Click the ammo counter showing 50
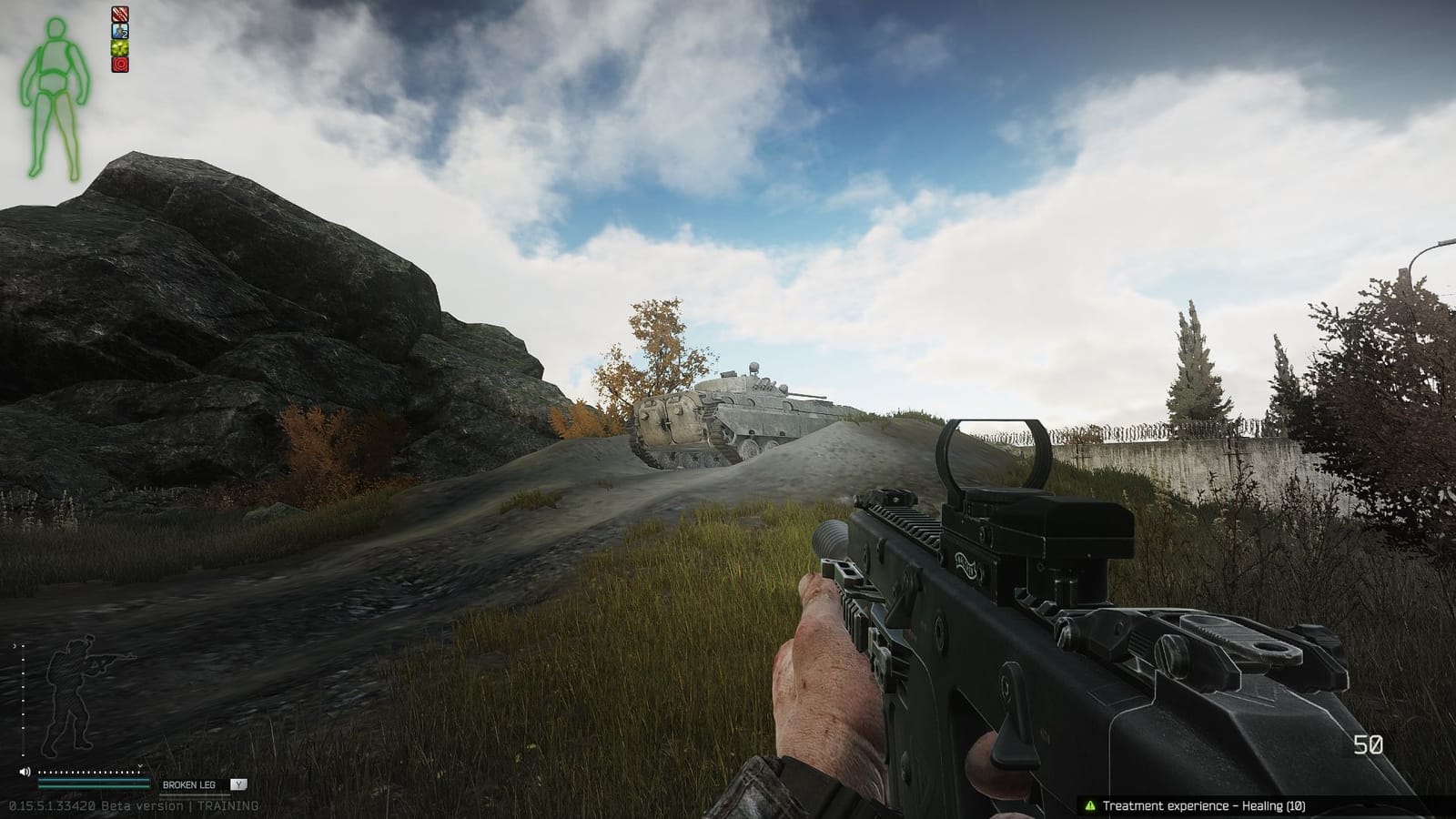The height and width of the screenshot is (819, 1456). [x=1369, y=744]
